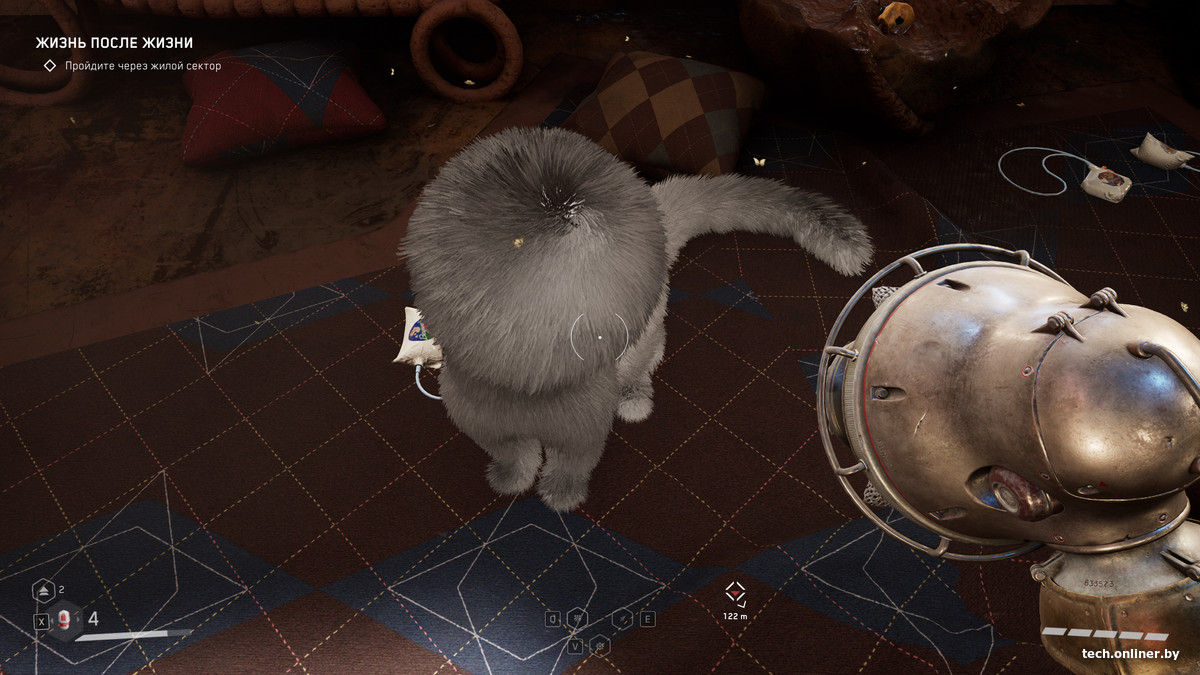Activate the gear-shaped ability hexagon
1200x675 pixels.
pos(599,646)
